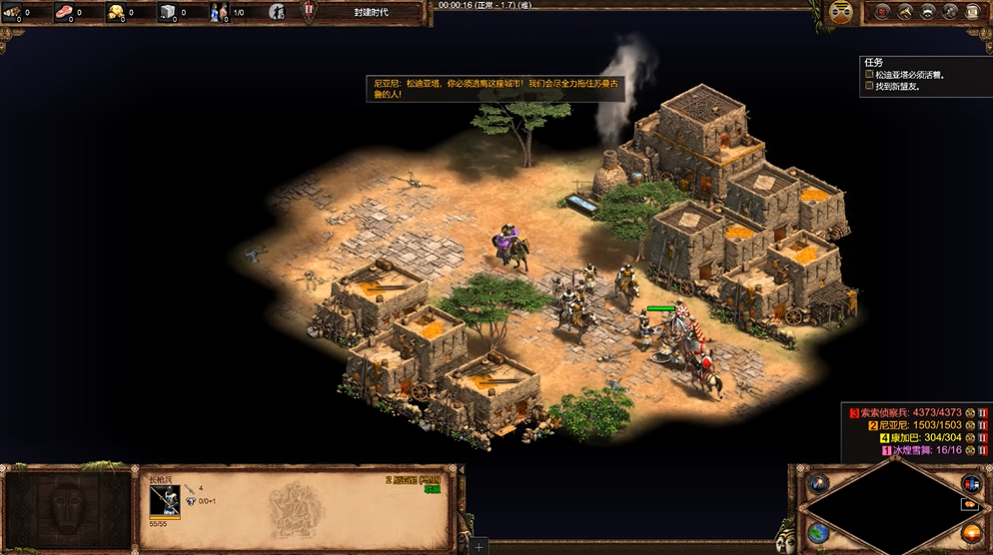Click the idle villager icon
The height and width of the screenshot is (555, 993).
(277, 12)
